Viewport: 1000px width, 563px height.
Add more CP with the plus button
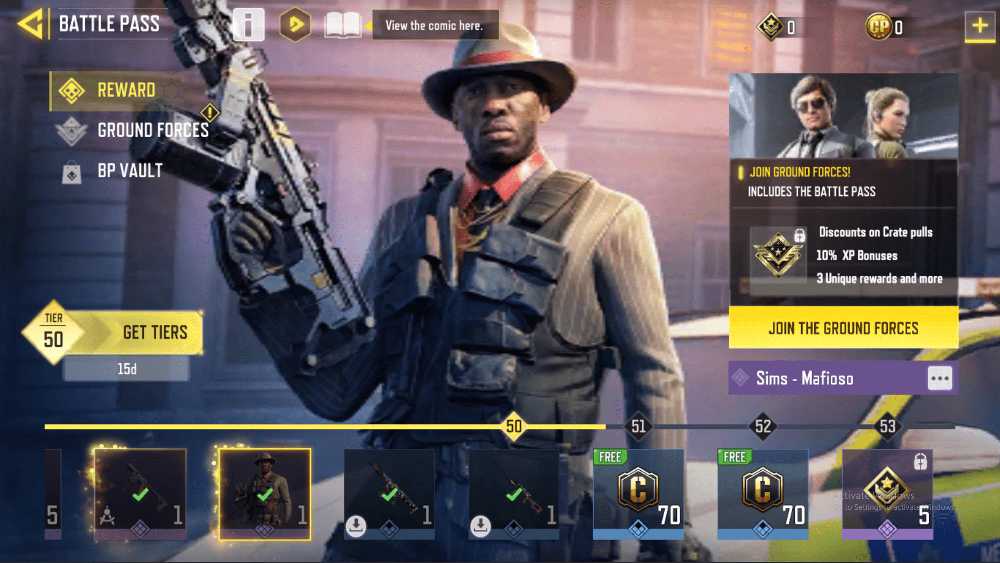click(x=979, y=26)
